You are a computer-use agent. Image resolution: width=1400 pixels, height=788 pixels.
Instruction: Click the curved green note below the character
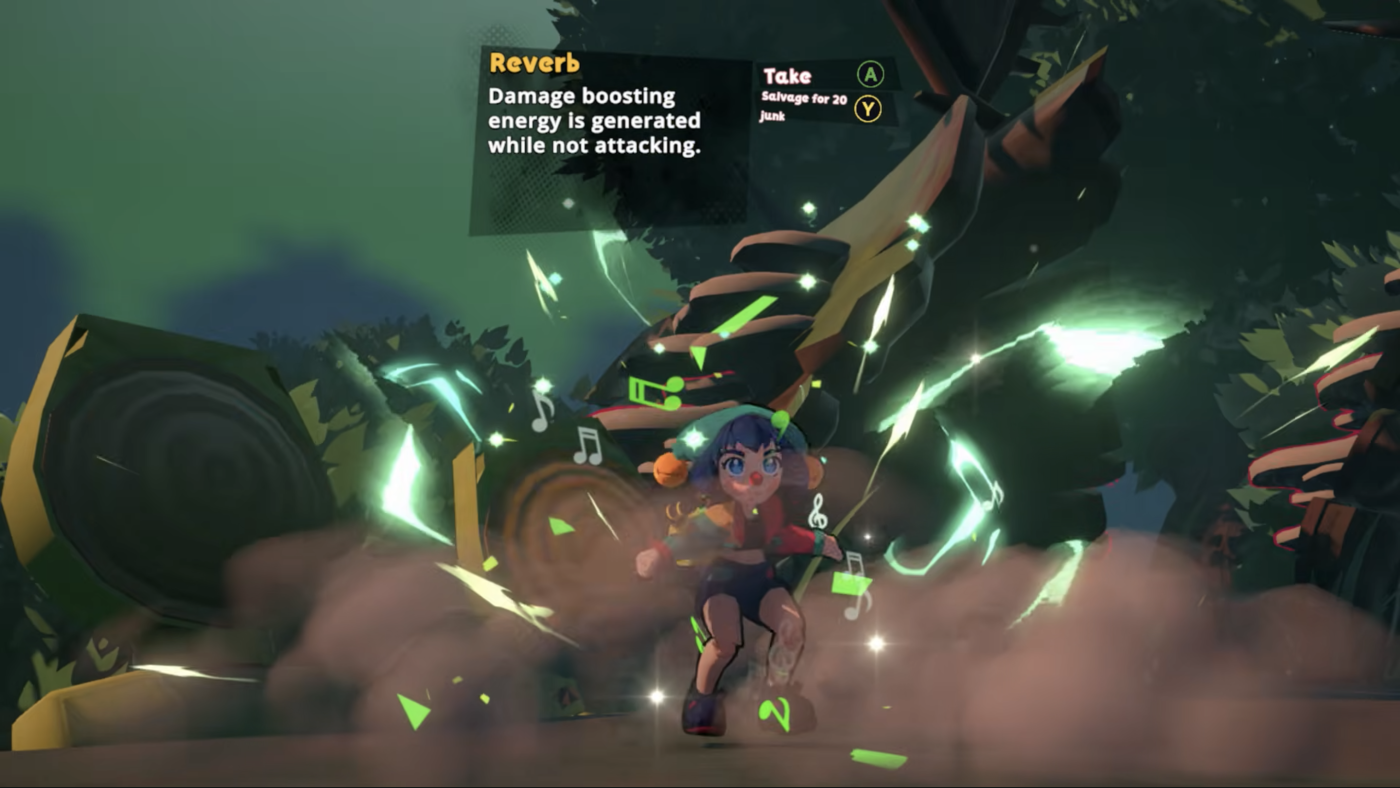[x=777, y=714]
